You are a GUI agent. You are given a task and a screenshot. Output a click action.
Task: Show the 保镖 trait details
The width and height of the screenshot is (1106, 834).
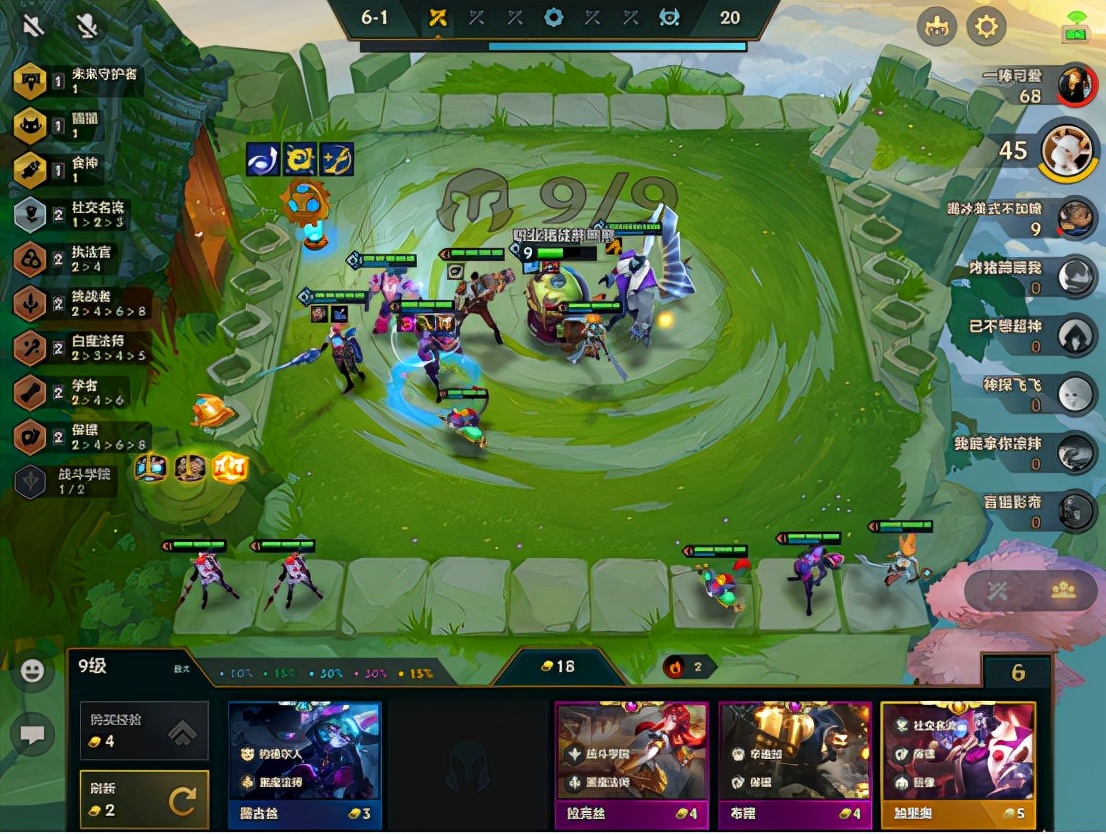(x=30, y=437)
